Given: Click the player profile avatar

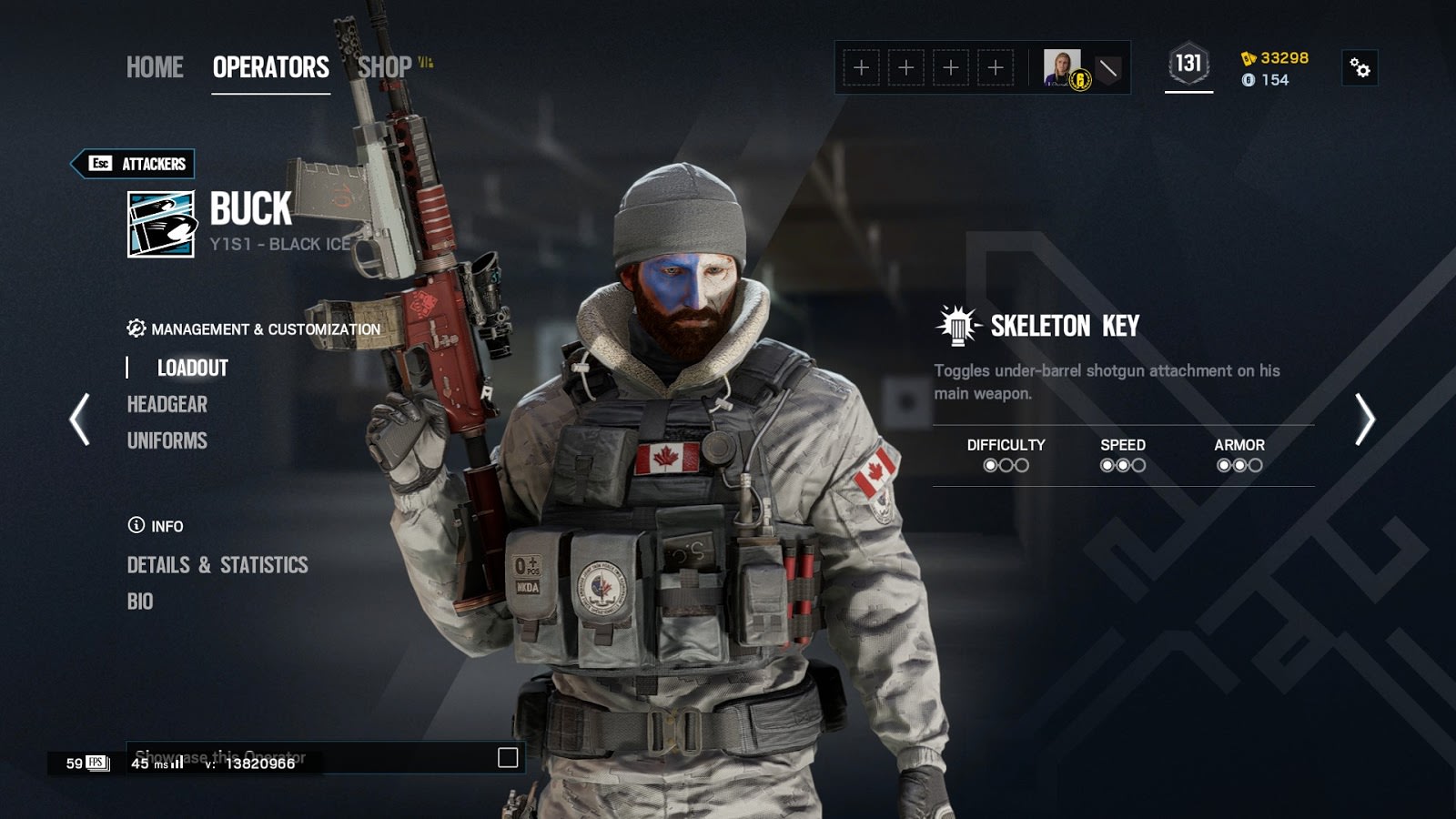Looking at the screenshot, I should point(1062,68).
